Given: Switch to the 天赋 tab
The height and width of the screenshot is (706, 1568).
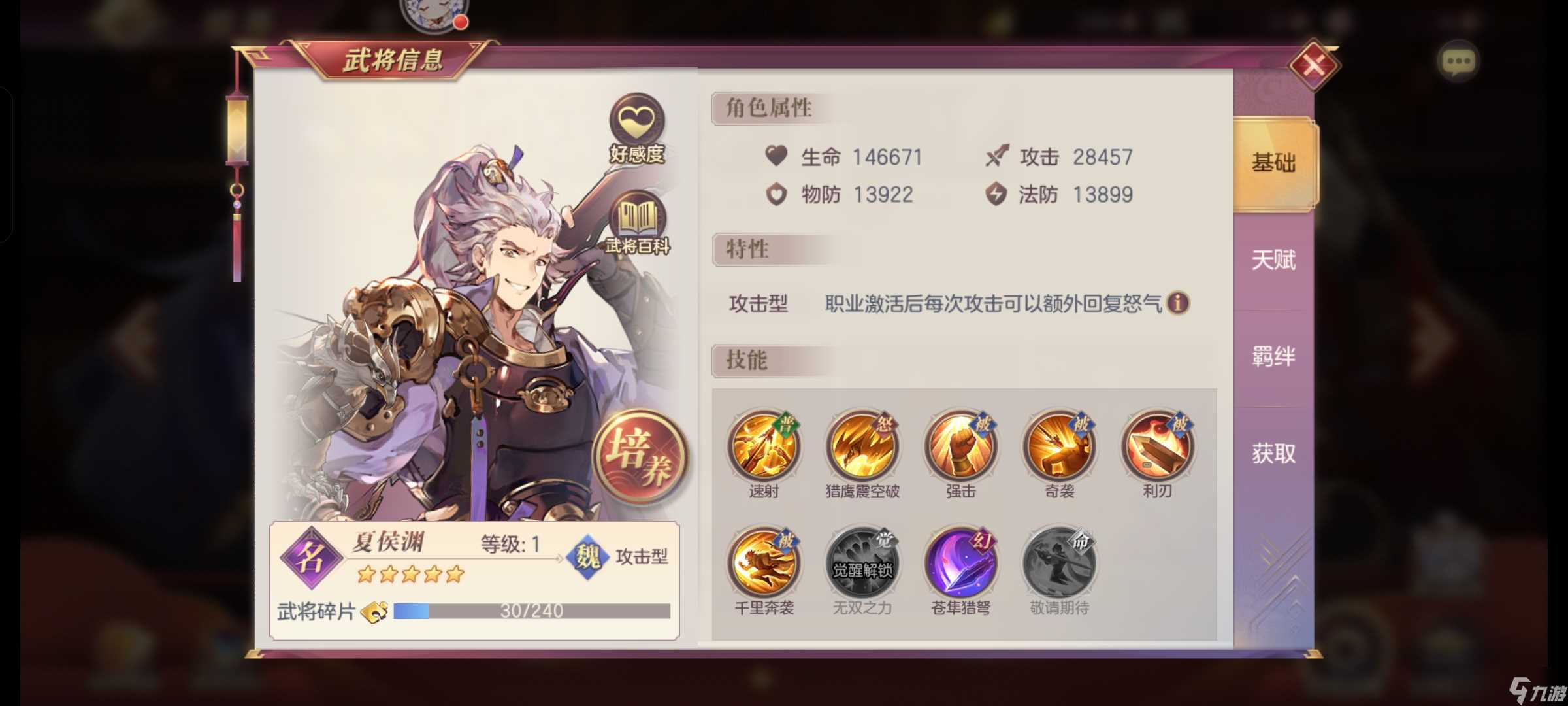Looking at the screenshot, I should (1272, 260).
